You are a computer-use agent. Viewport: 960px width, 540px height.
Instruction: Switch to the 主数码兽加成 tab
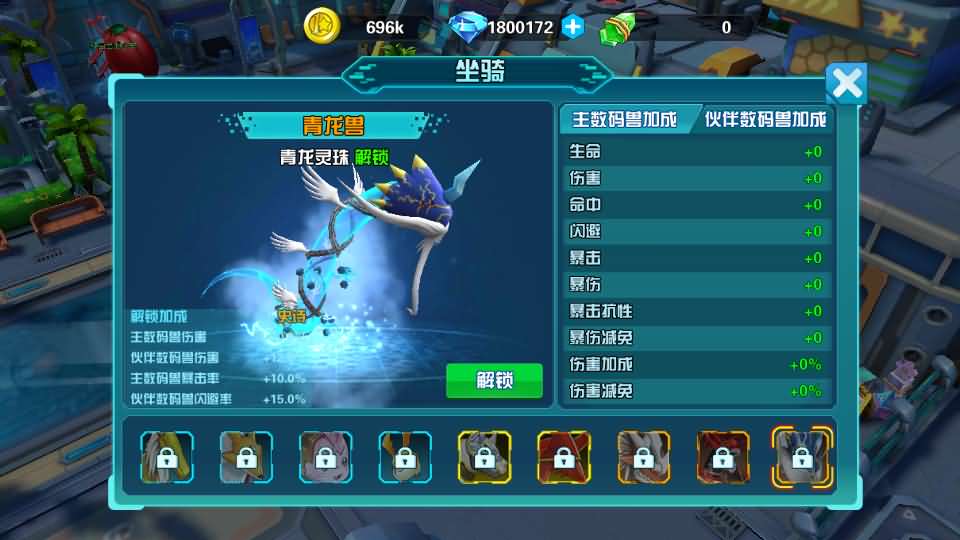pos(624,120)
